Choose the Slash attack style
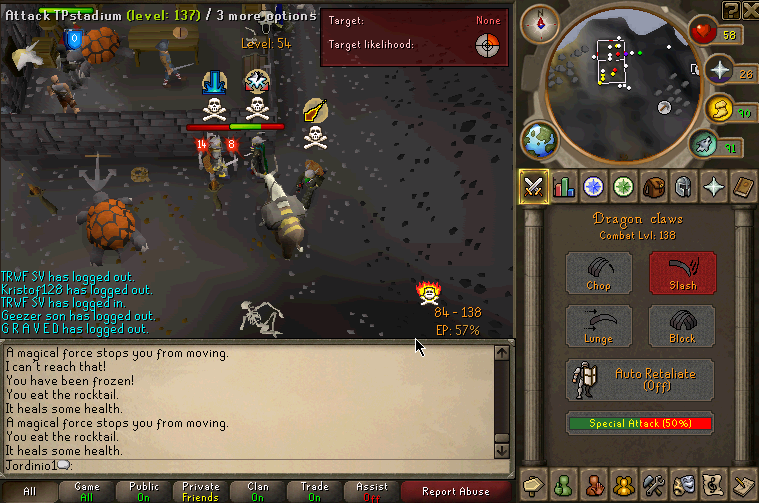 (x=682, y=273)
